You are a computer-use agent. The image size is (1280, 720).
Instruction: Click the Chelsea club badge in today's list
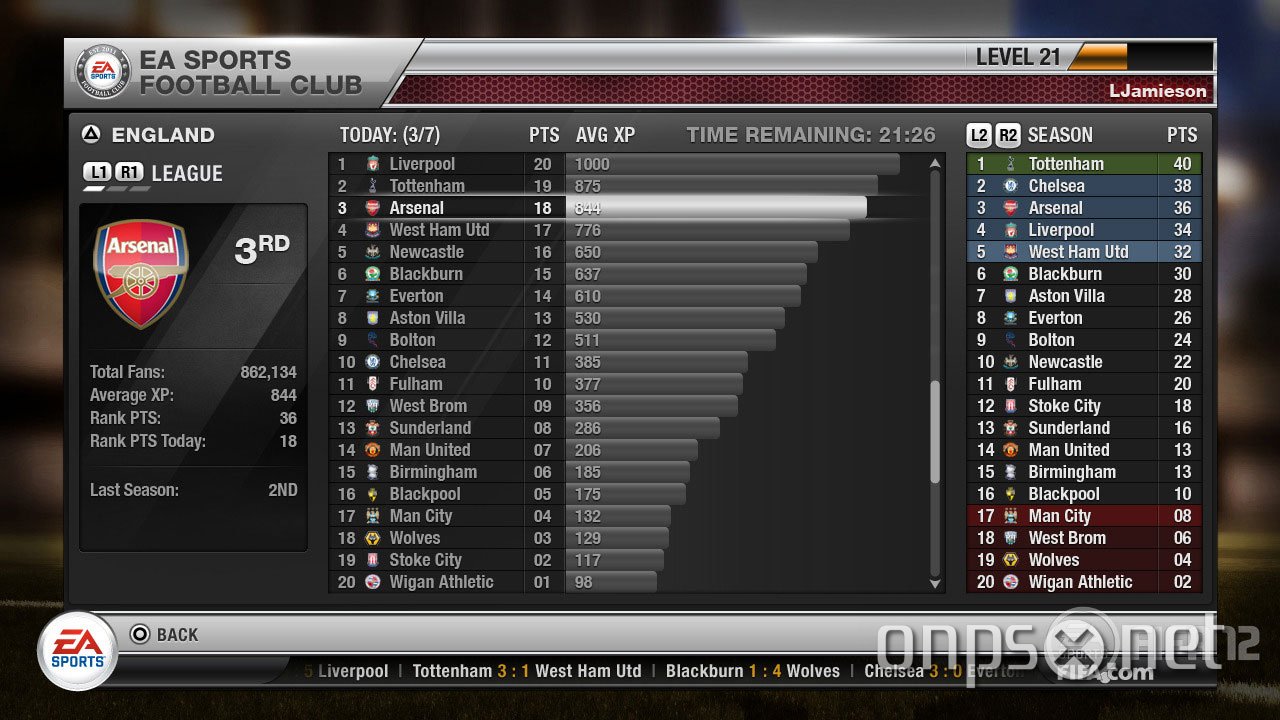(x=371, y=361)
